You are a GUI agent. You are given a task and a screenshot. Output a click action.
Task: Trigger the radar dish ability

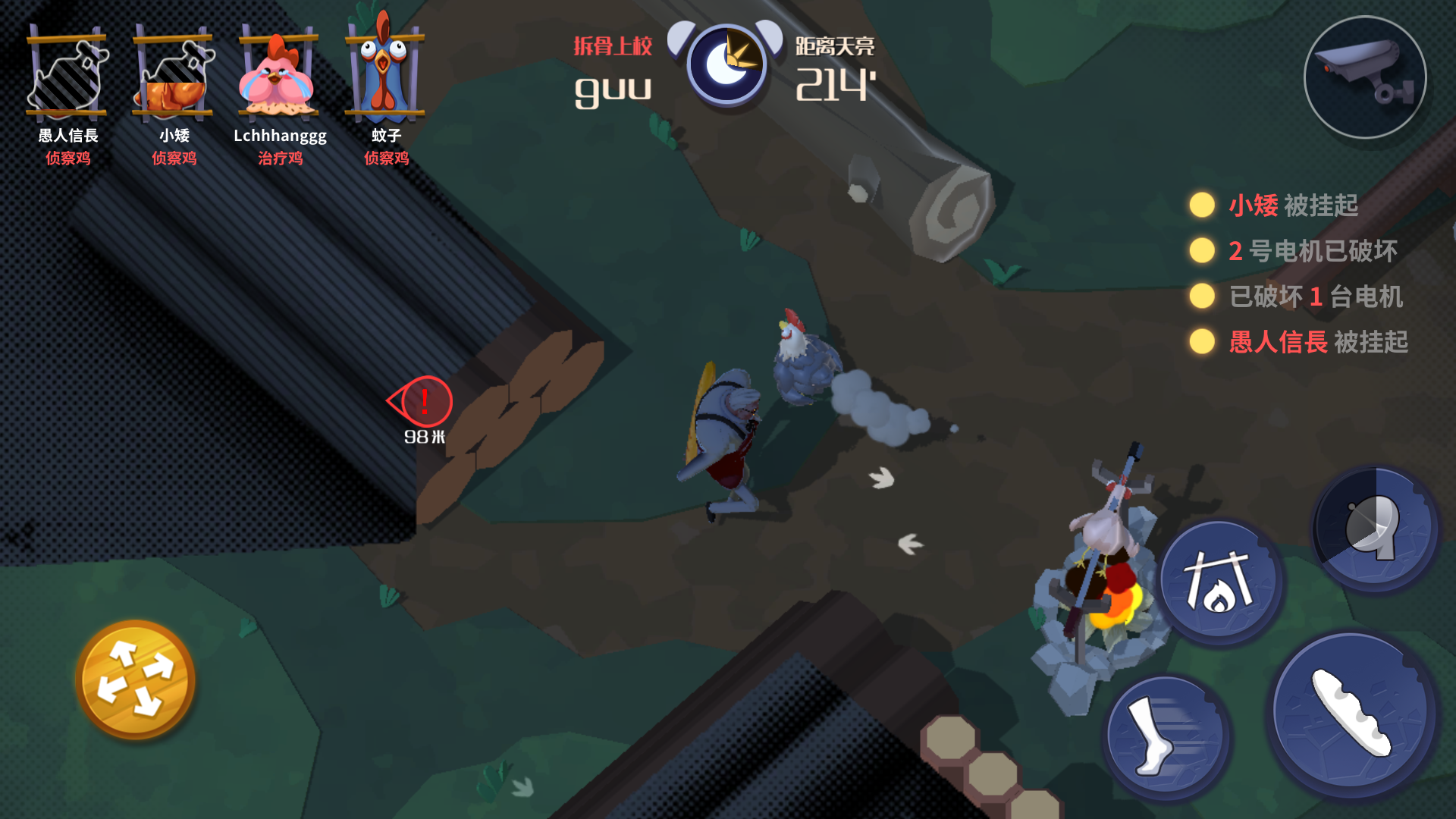[1375, 528]
